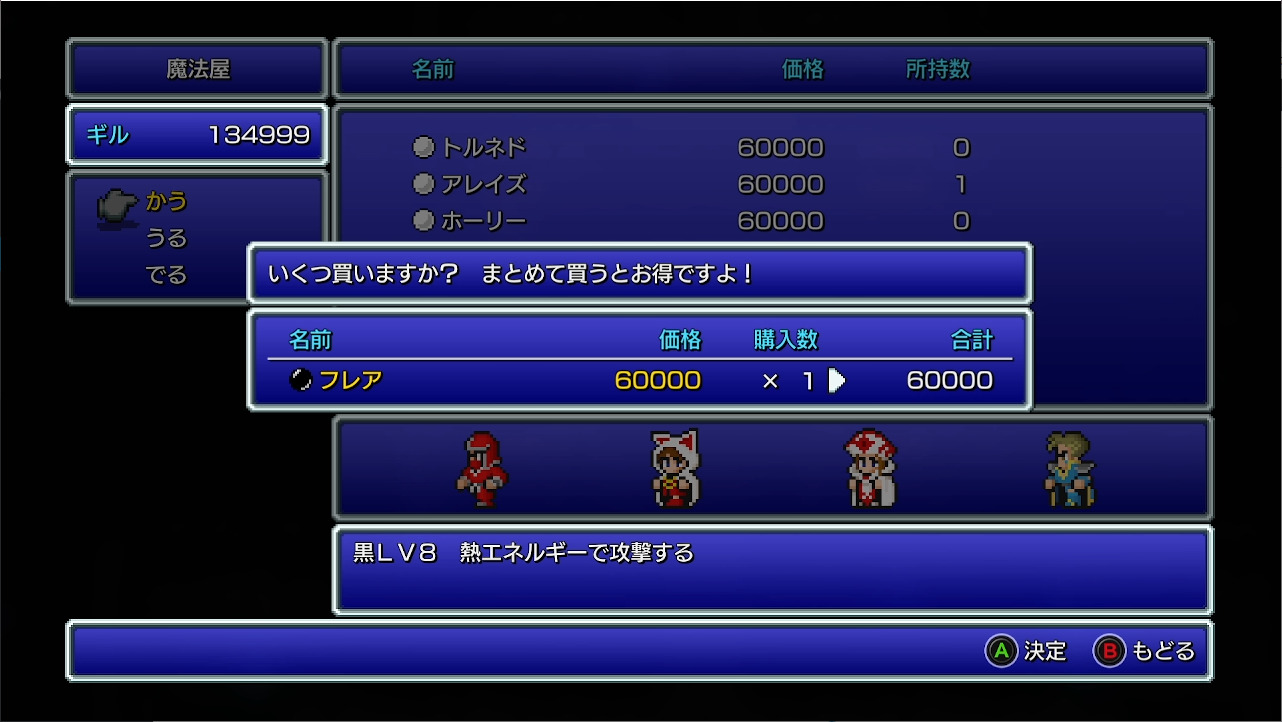Image resolution: width=1282 pixels, height=722 pixels.
Task: Click the ギル amount display
Action: click(x=196, y=135)
